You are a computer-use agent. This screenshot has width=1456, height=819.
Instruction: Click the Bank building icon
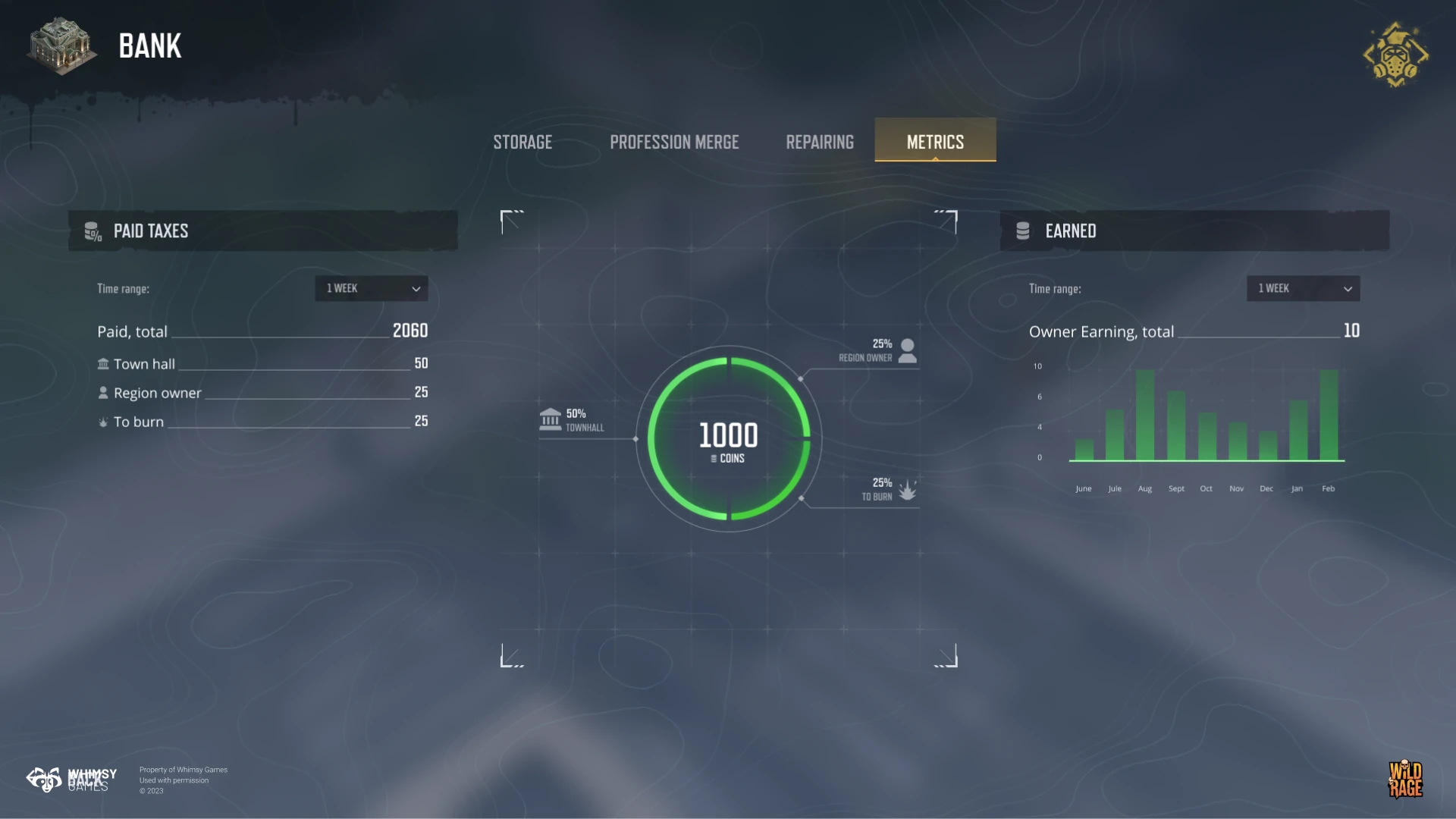click(x=61, y=45)
